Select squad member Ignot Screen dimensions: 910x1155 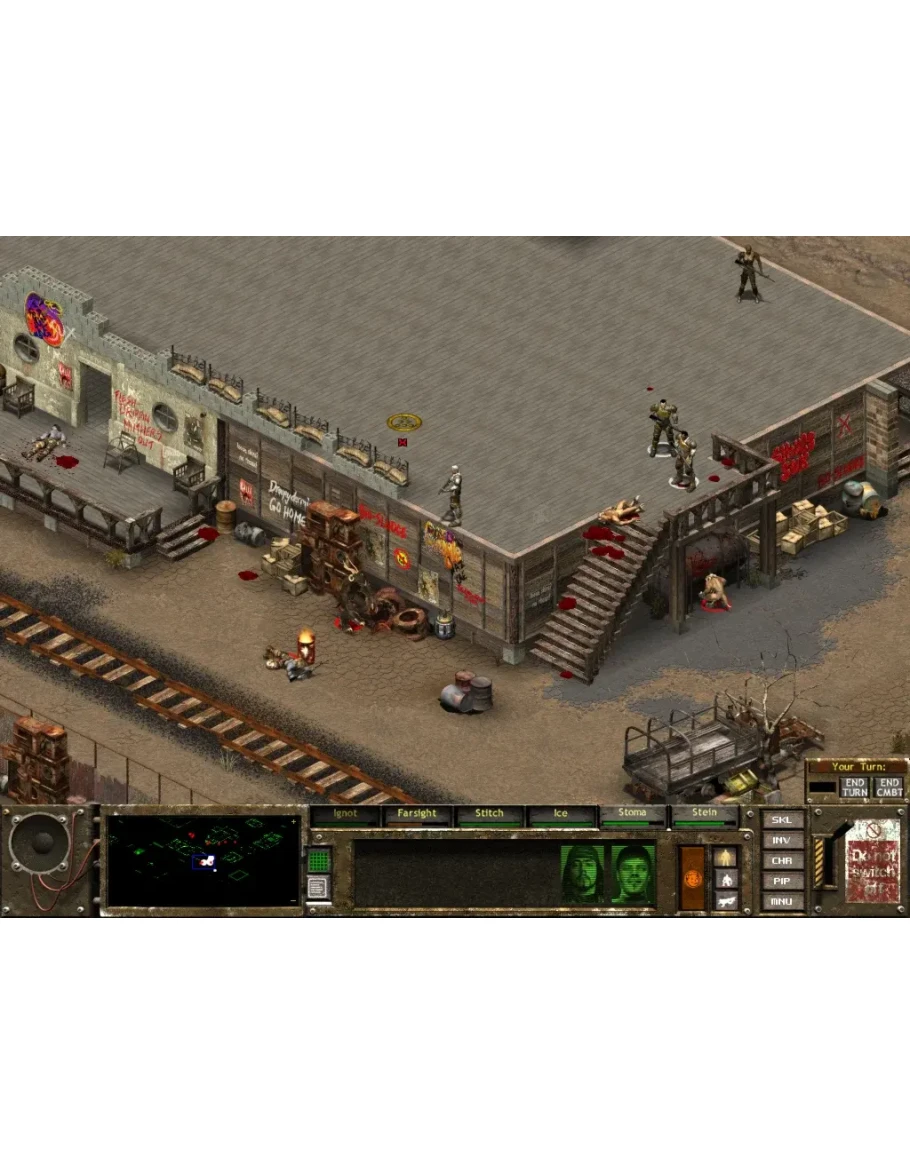point(344,815)
